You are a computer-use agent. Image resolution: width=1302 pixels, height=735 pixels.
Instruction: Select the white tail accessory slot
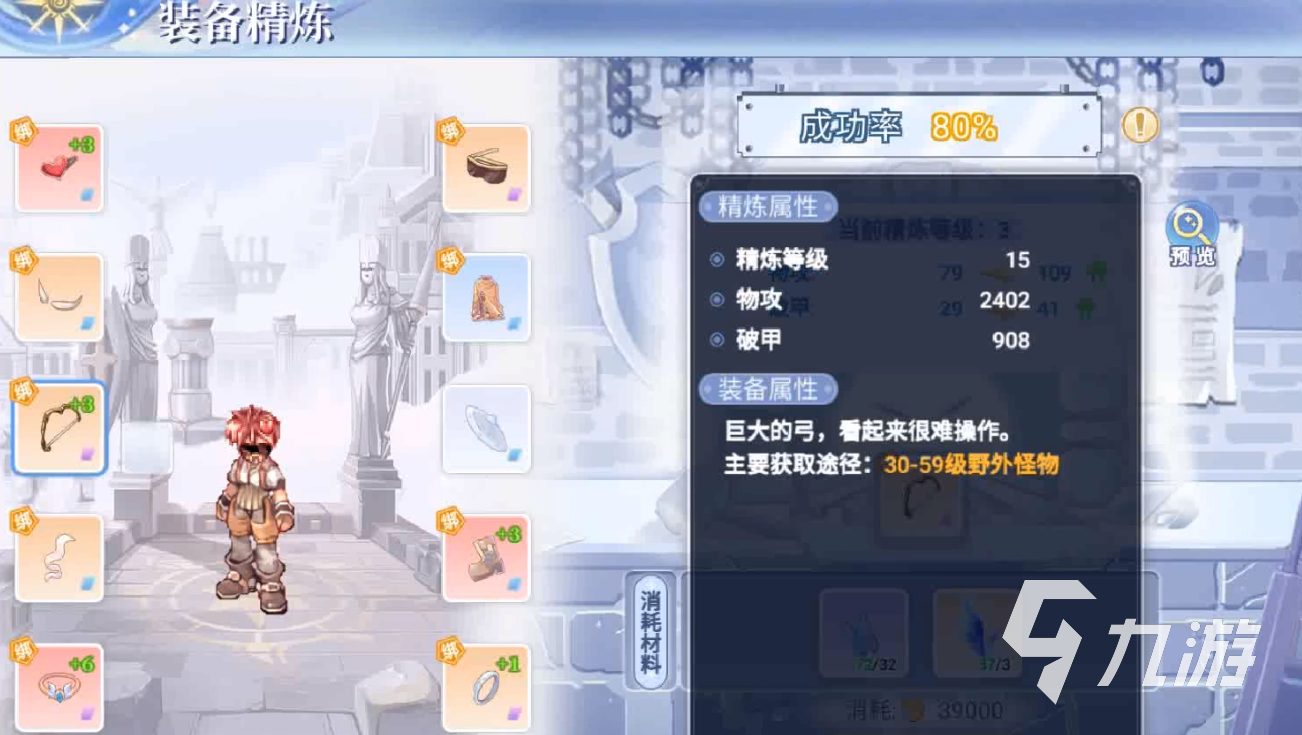59,557
